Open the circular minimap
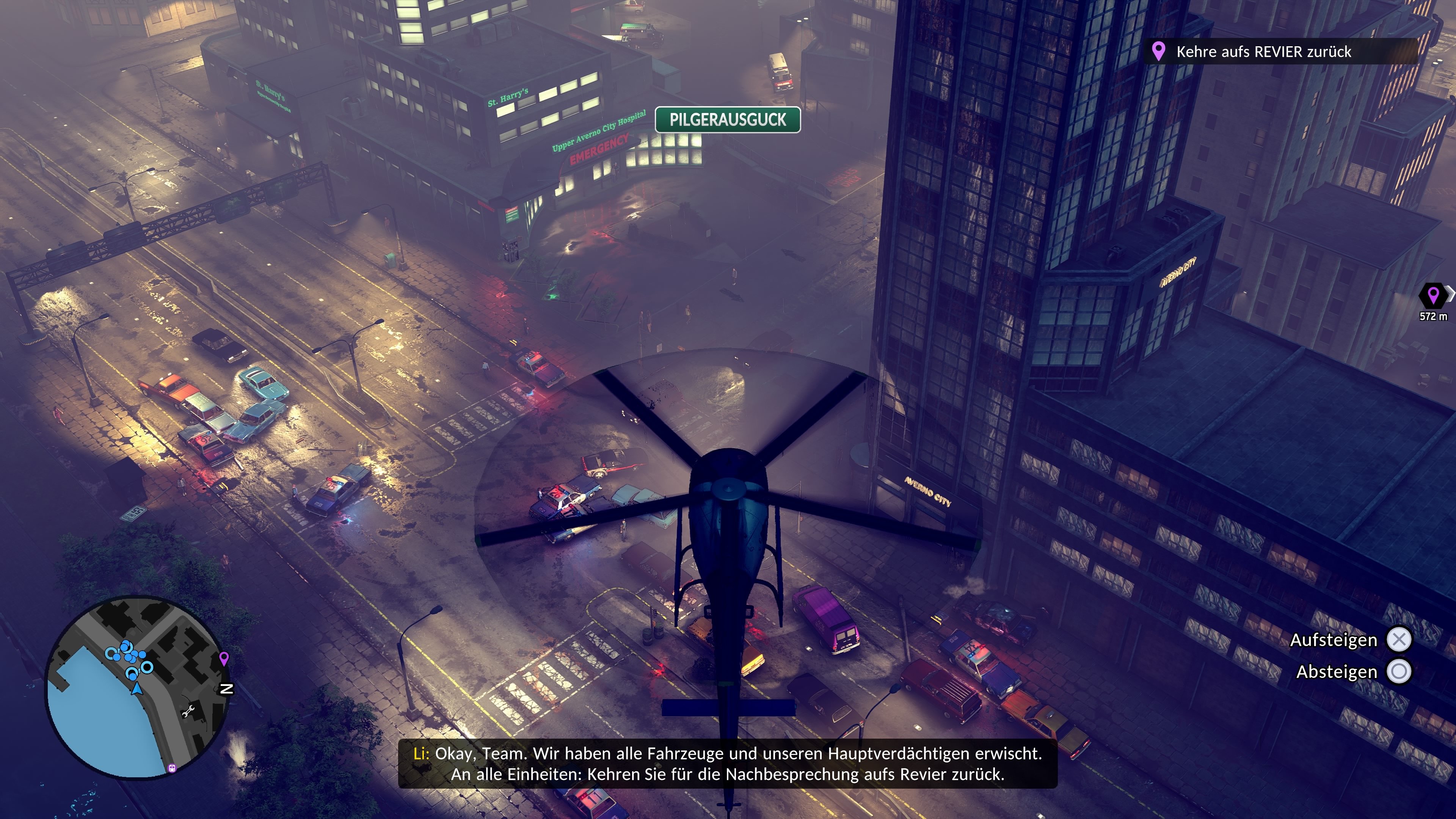Screen dimensions: 1456x819 point(137,687)
